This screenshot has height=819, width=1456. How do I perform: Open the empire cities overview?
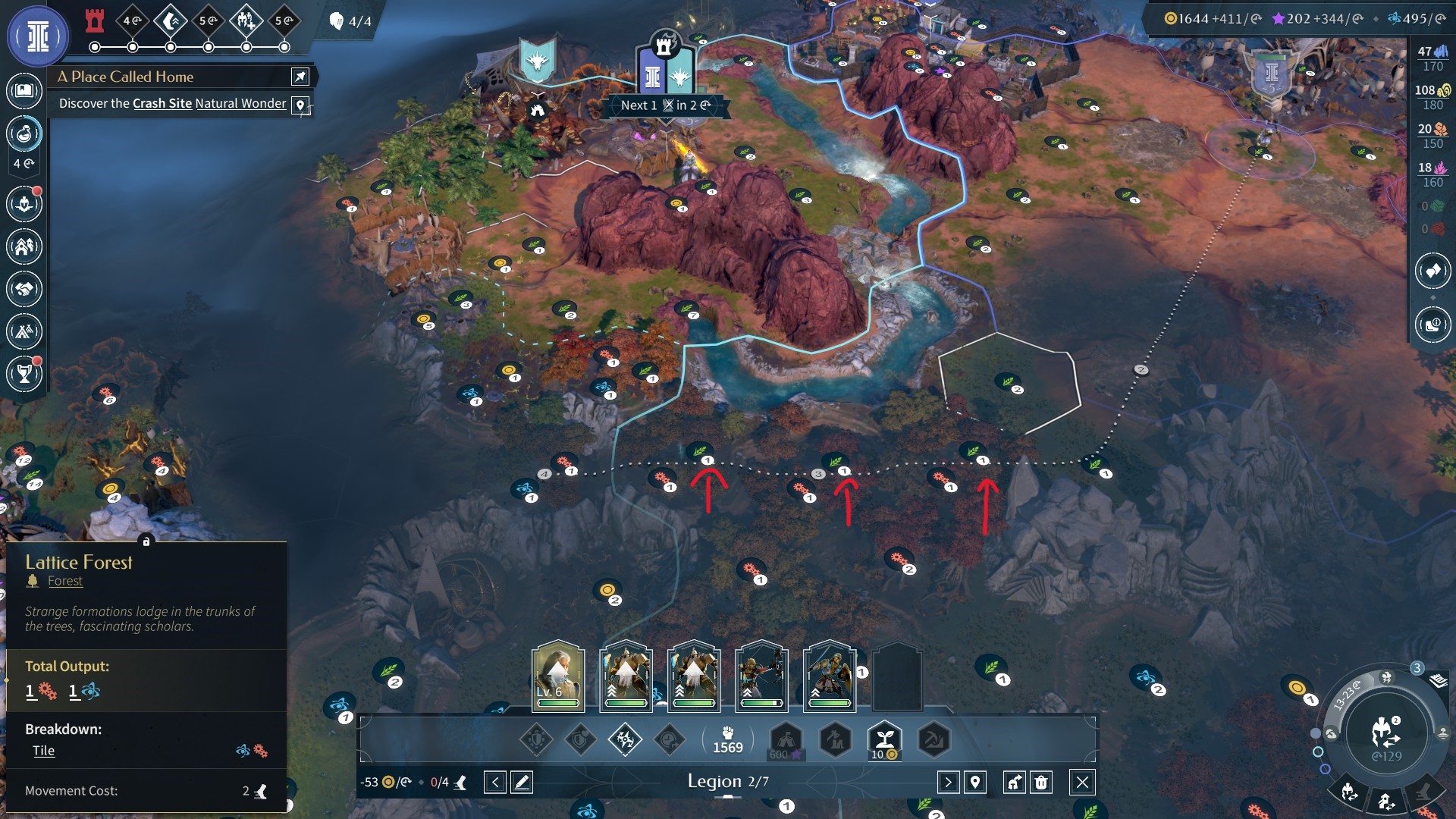click(x=24, y=246)
